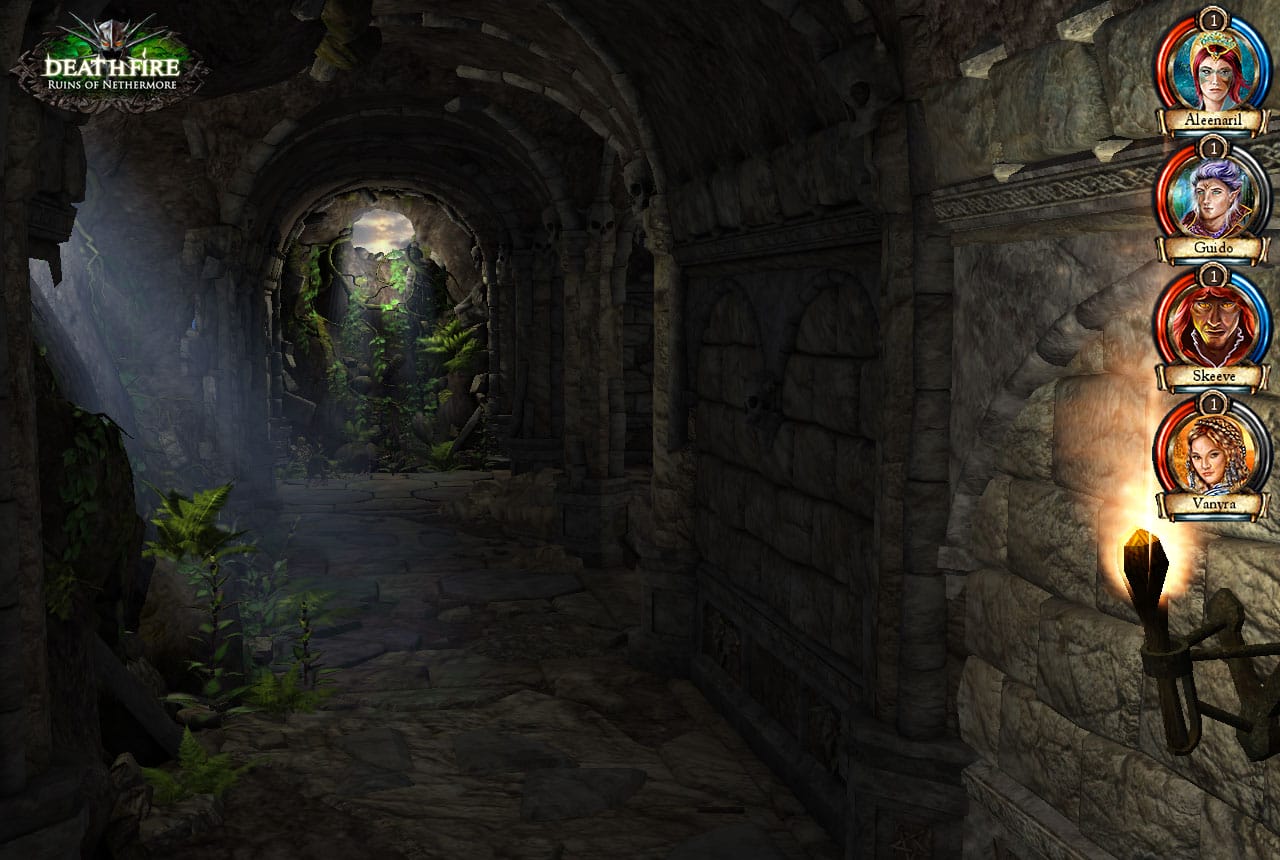This screenshot has height=860, width=1280.
Task: Open Skeeve's character sheet via his nameplate
Action: click(1215, 375)
